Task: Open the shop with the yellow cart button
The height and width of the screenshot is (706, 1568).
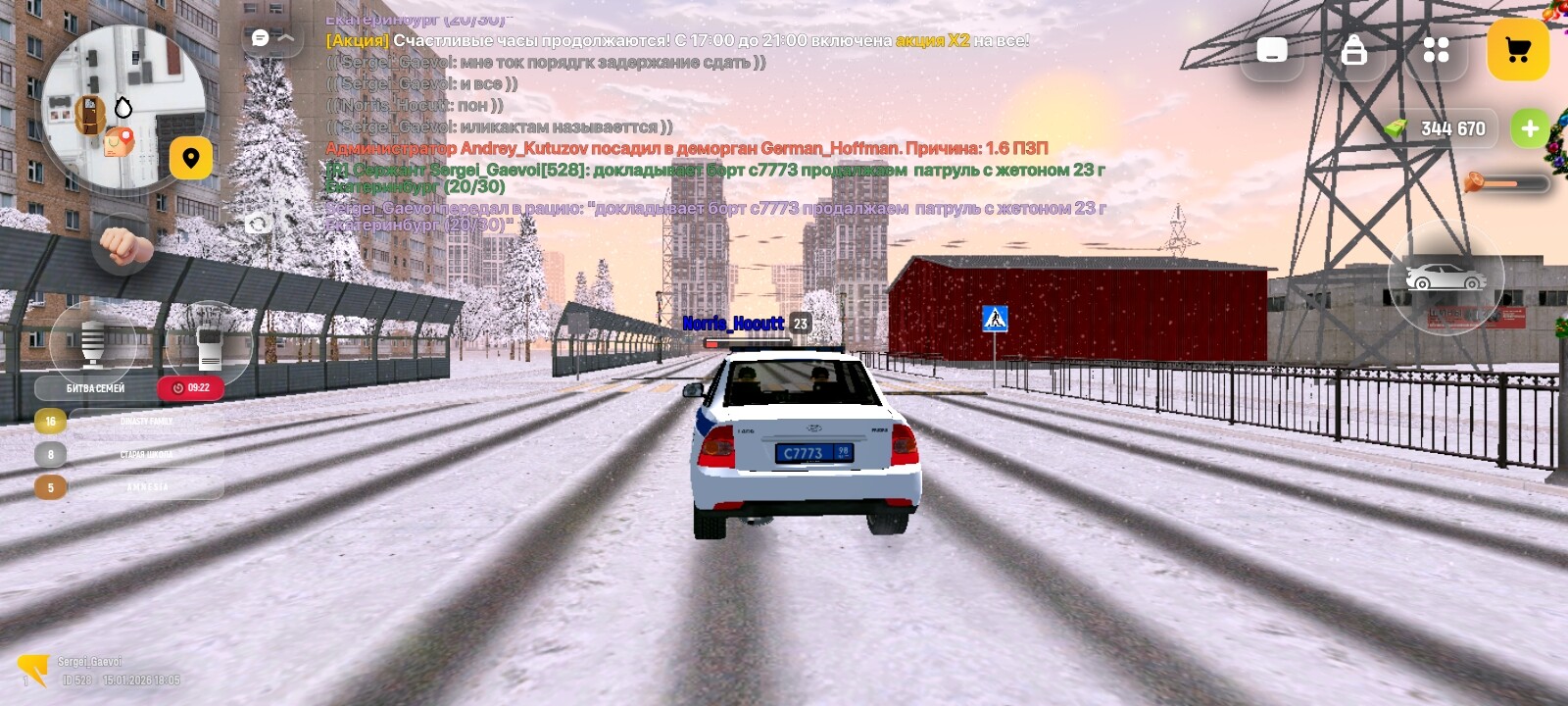Action: point(1517,50)
